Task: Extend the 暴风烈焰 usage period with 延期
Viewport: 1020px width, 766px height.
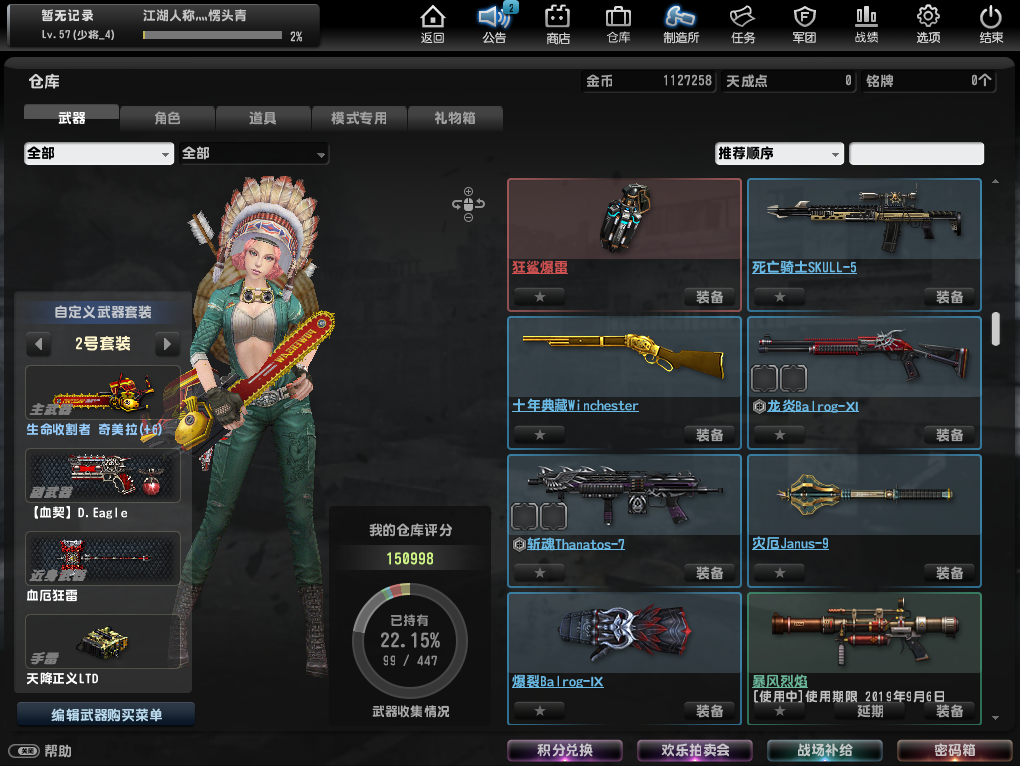Action: tap(870, 711)
